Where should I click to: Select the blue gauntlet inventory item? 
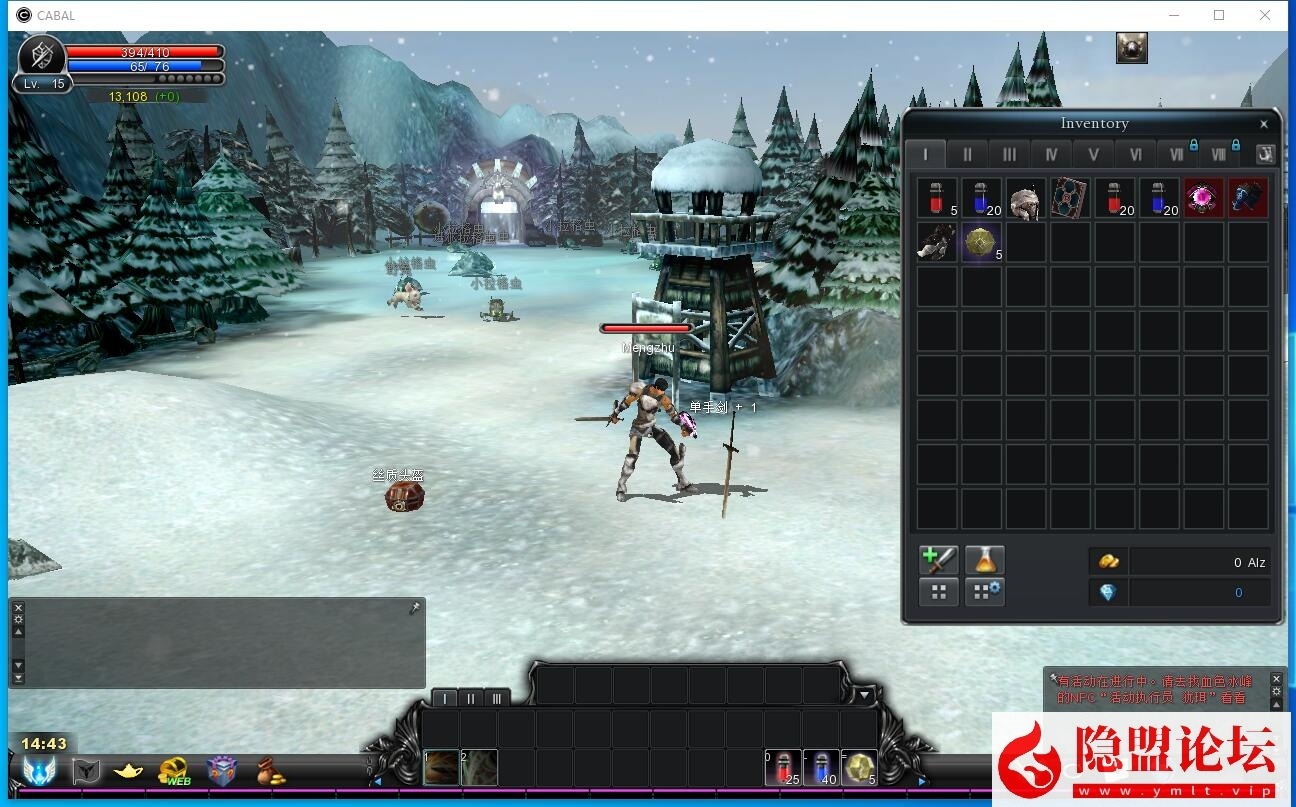click(x=1247, y=199)
